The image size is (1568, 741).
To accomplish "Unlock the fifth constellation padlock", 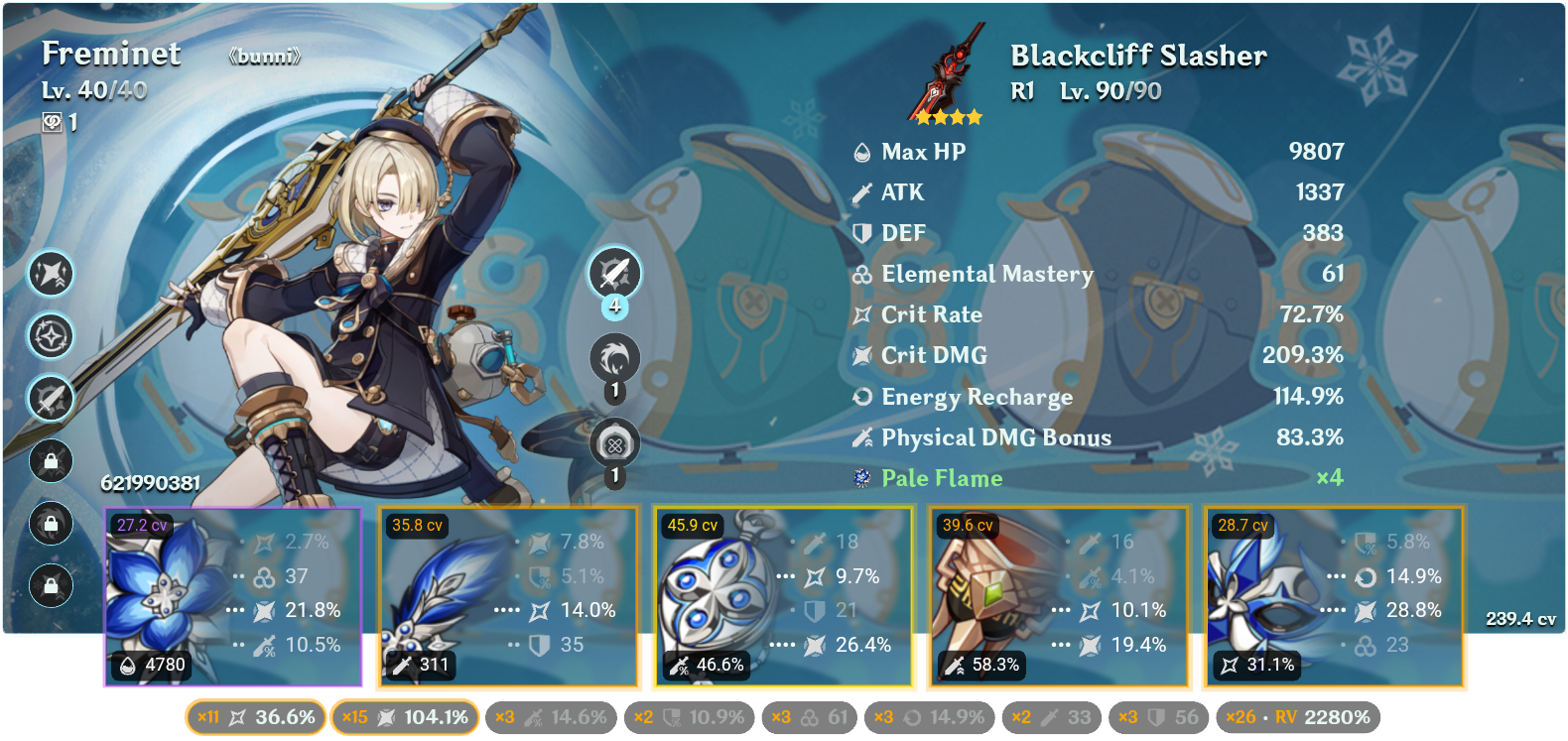I will coord(52,524).
